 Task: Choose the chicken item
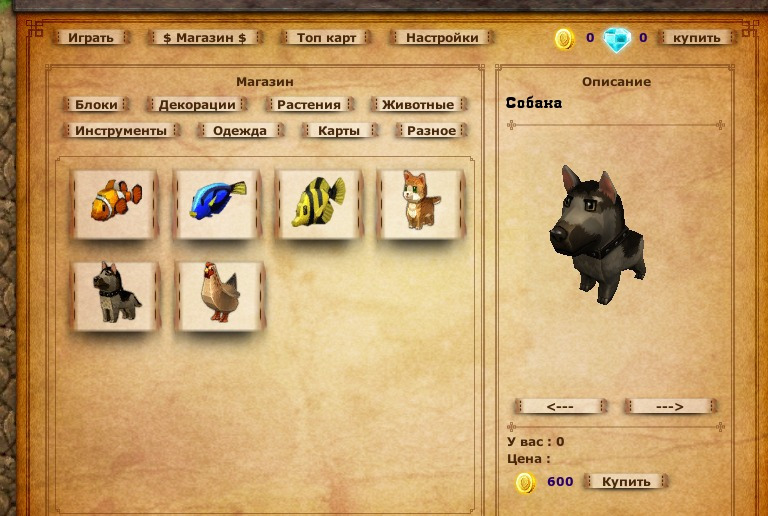pos(218,294)
